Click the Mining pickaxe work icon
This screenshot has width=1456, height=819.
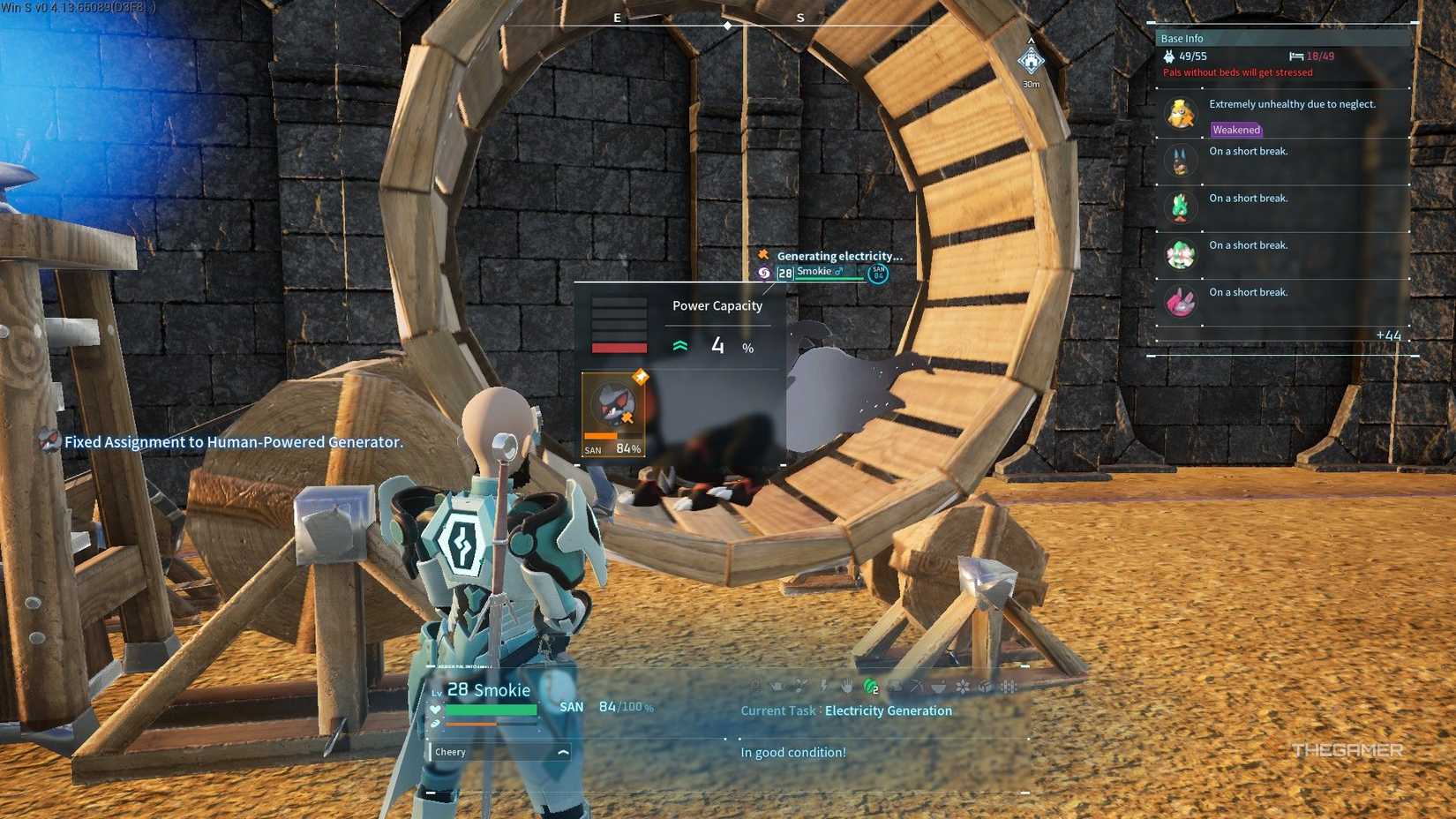coord(918,686)
